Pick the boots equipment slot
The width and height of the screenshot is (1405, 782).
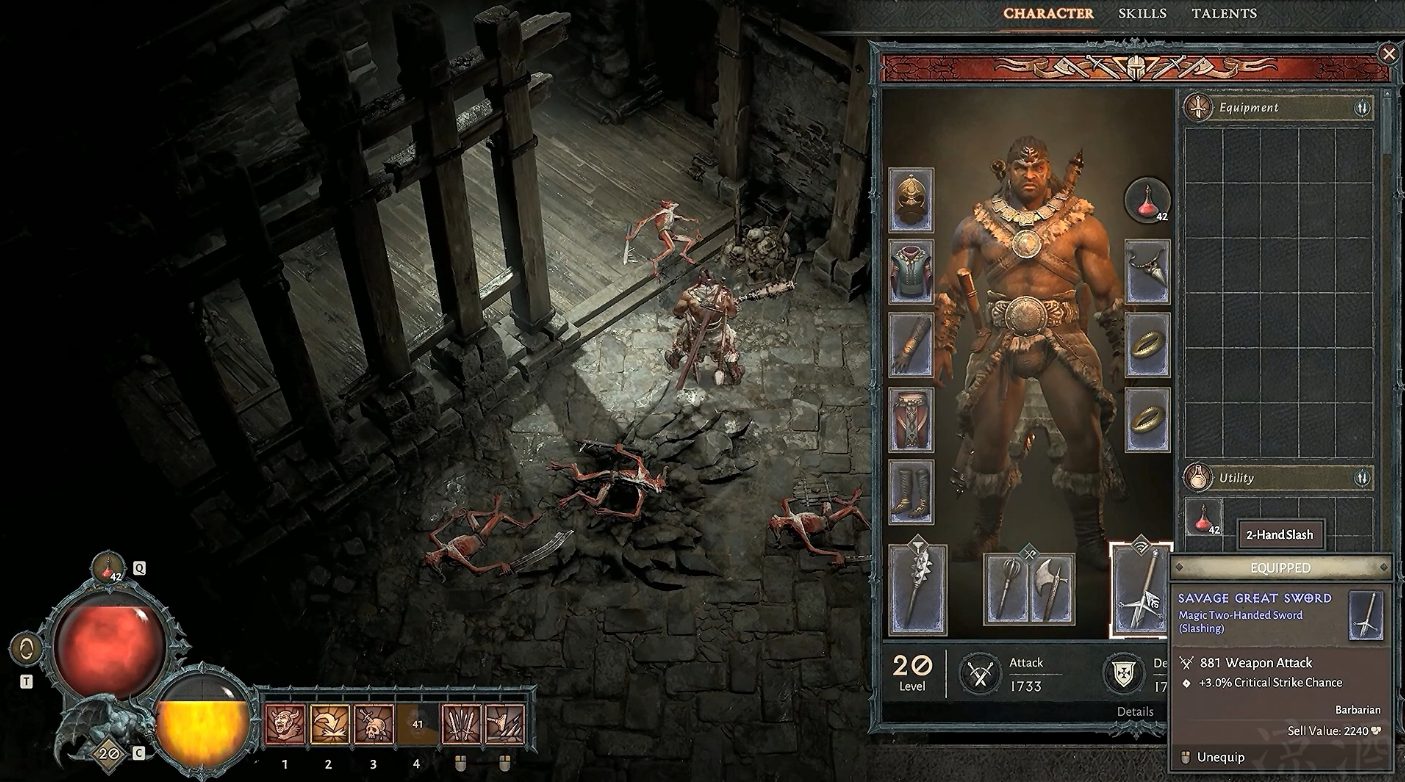[911, 492]
